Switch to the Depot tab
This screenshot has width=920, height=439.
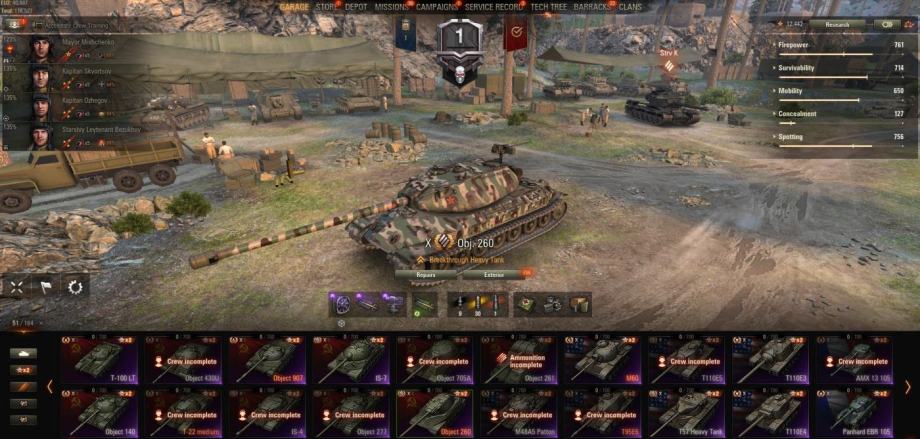[356, 6]
